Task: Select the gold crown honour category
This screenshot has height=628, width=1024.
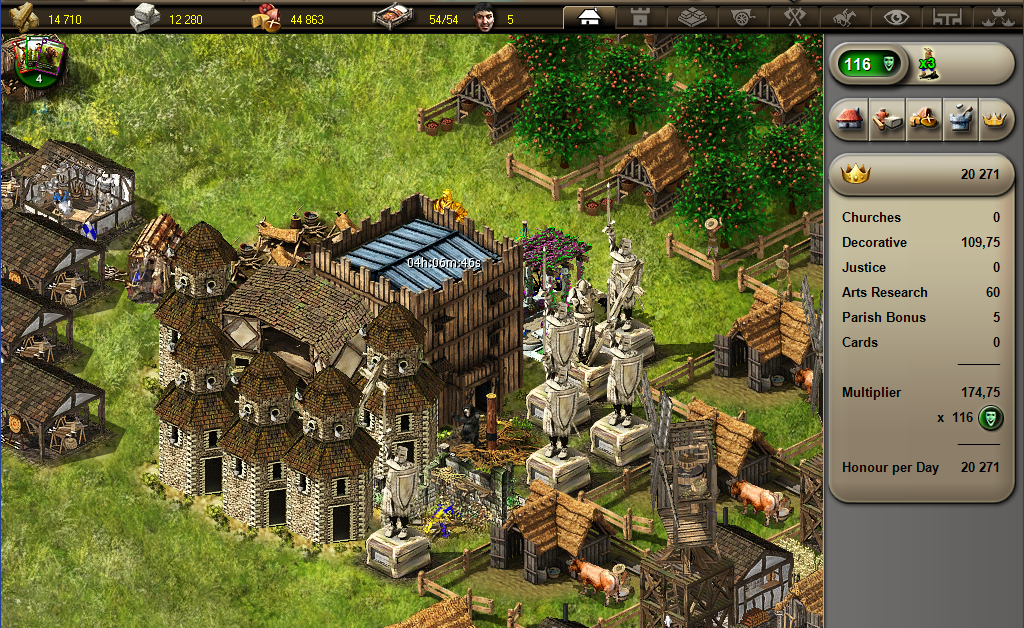Action: point(993,120)
